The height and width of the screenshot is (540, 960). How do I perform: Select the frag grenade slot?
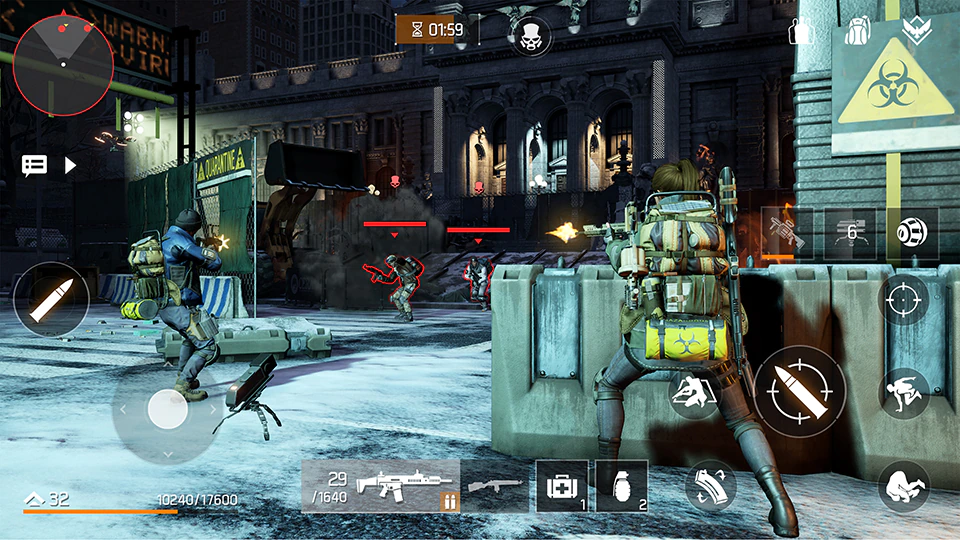coord(621,486)
